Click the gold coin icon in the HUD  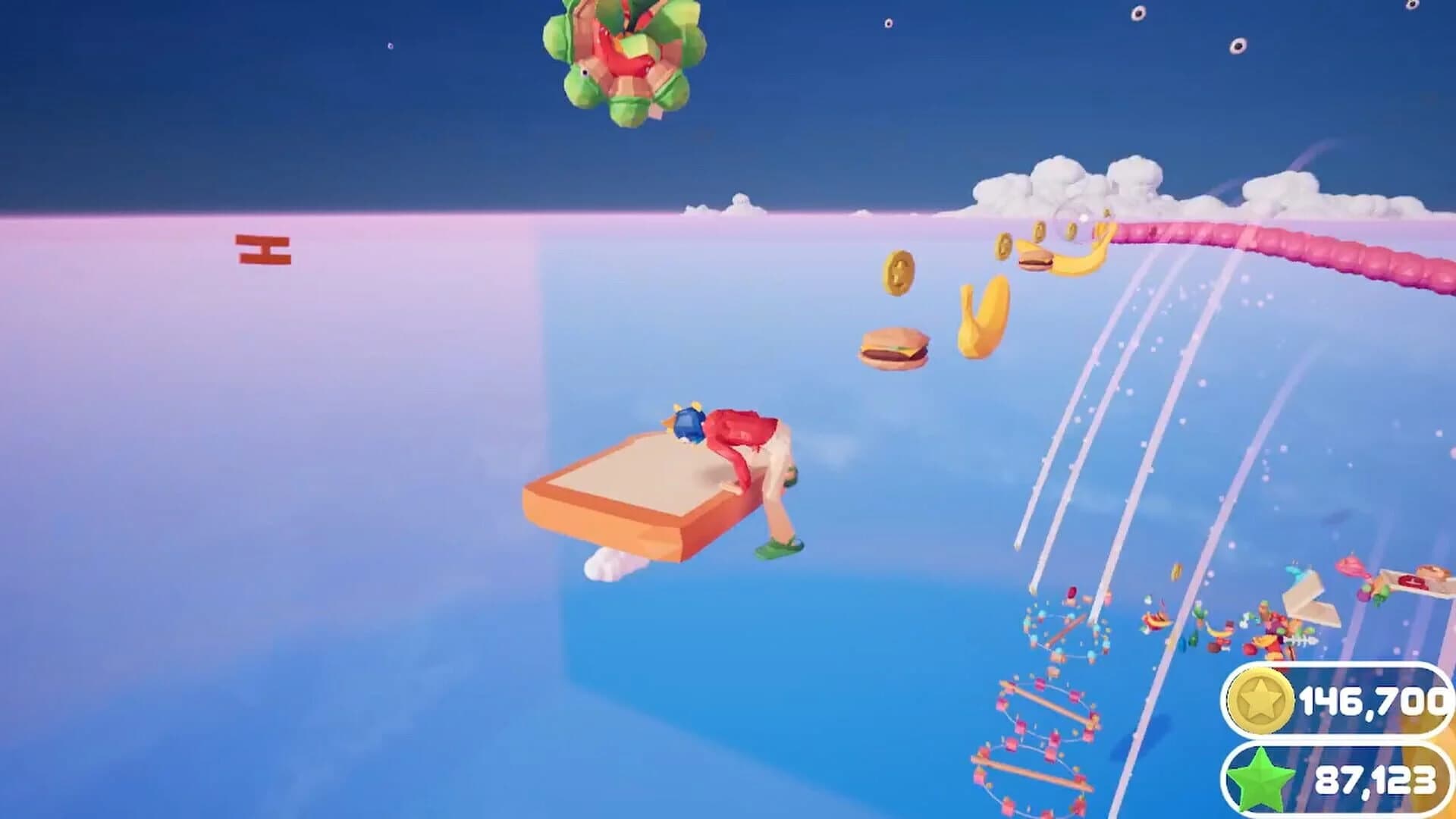tap(1259, 701)
